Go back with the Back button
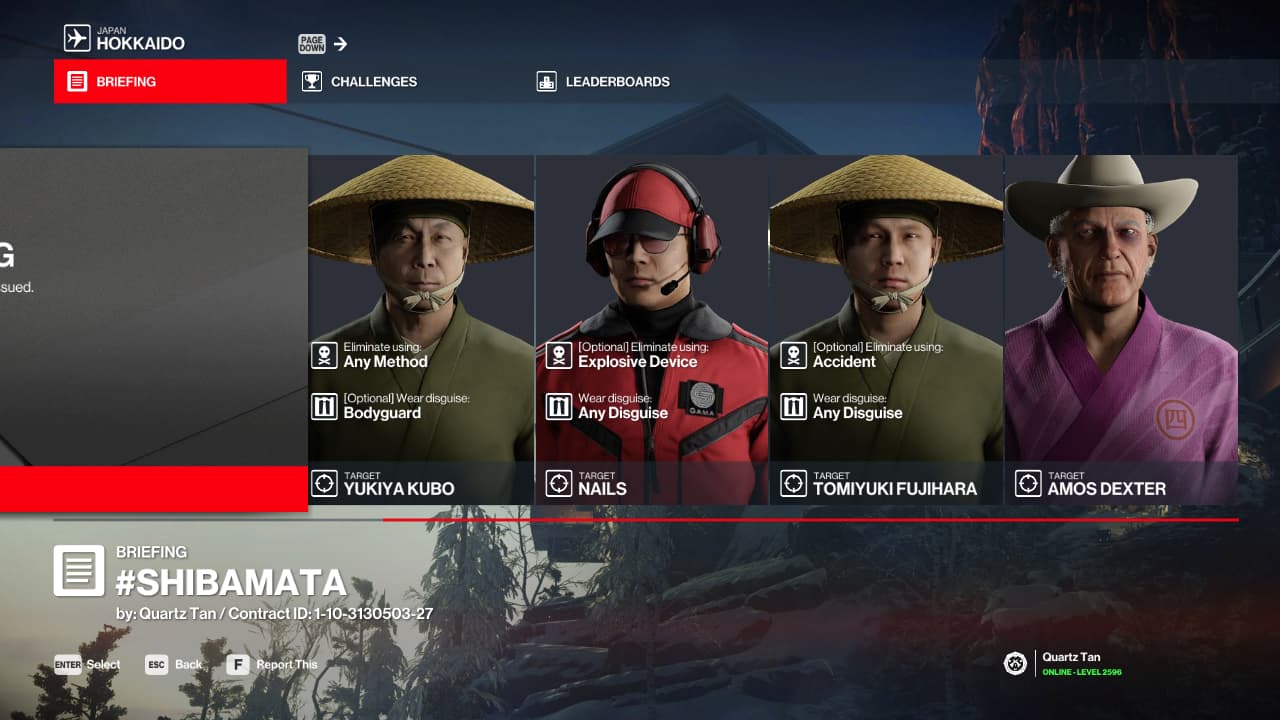 pyautogui.click(x=174, y=665)
